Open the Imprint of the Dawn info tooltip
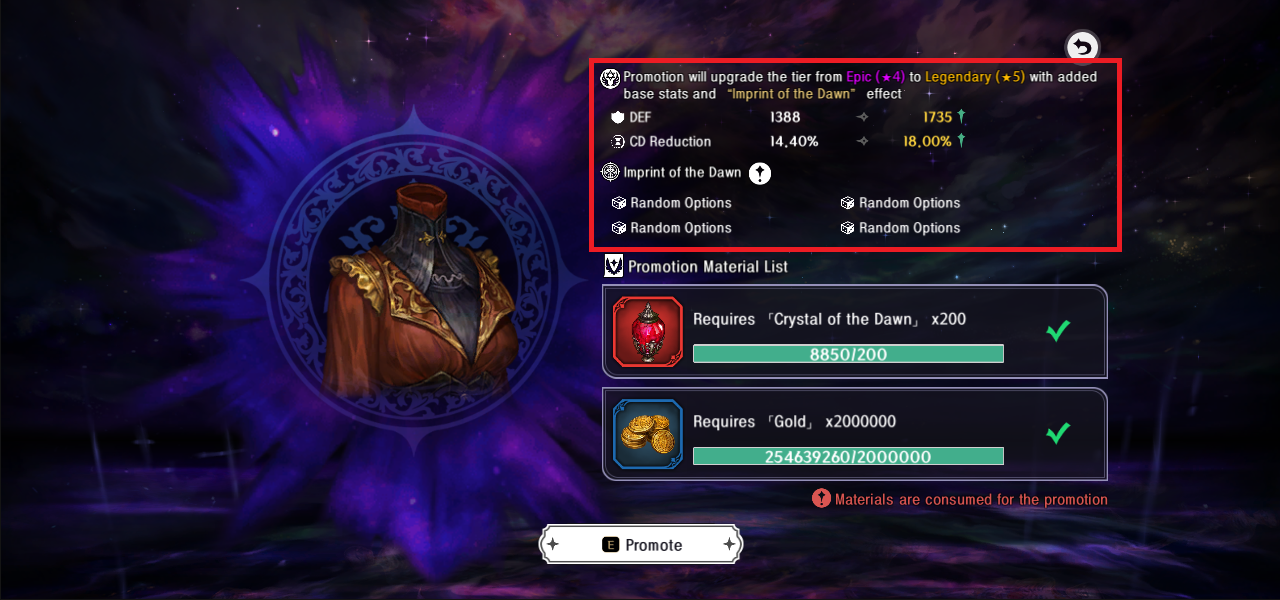This screenshot has width=1280, height=600. point(760,173)
